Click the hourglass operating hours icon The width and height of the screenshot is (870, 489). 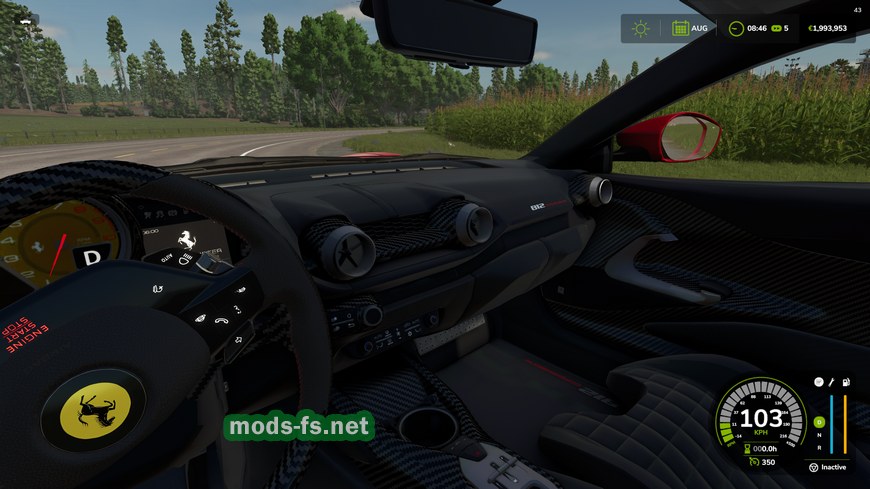point(746,449)
